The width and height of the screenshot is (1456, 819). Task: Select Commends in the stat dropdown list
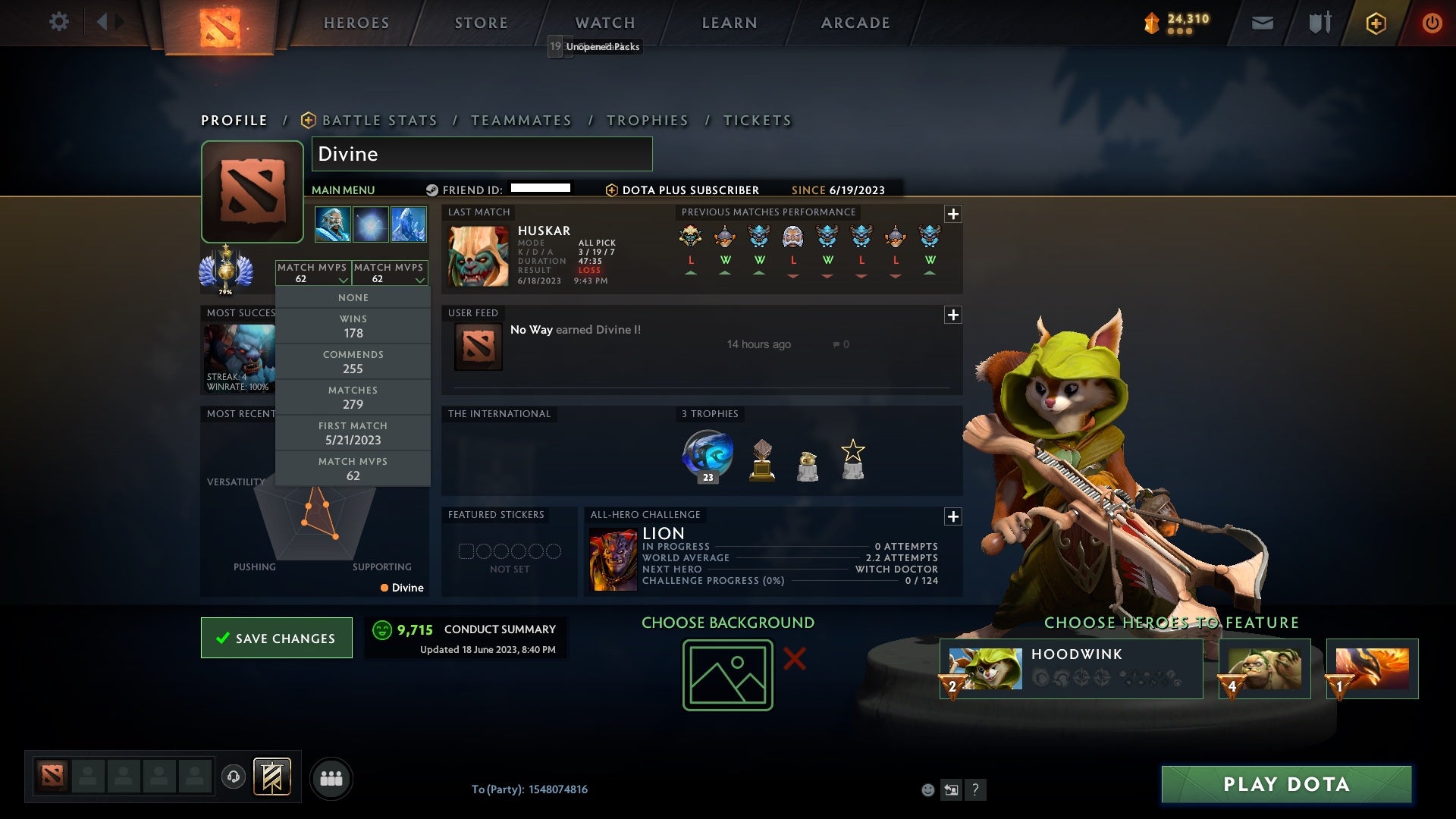[x=353, y=362]
